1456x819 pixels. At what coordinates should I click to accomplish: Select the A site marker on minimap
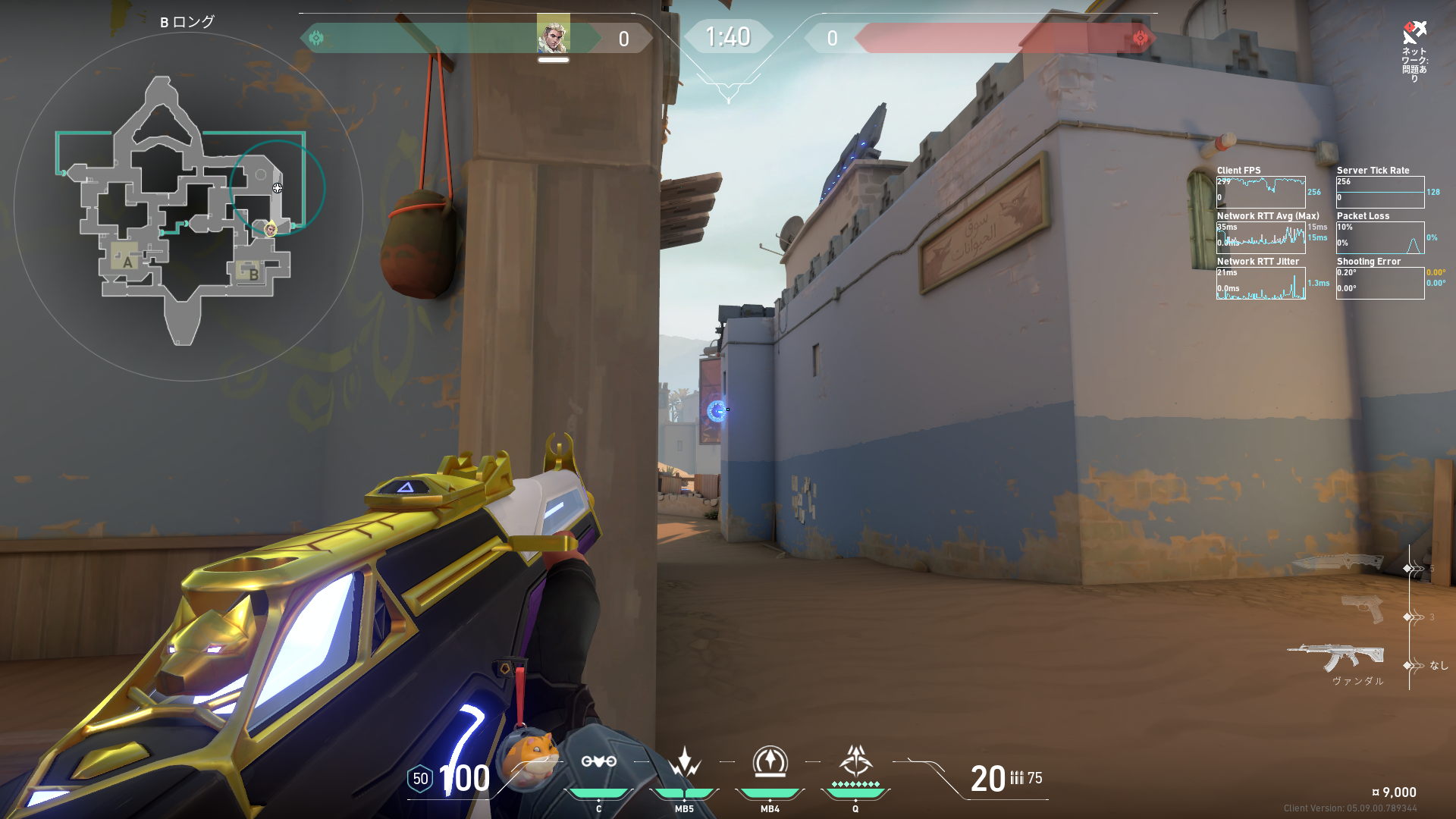[127, 262]
